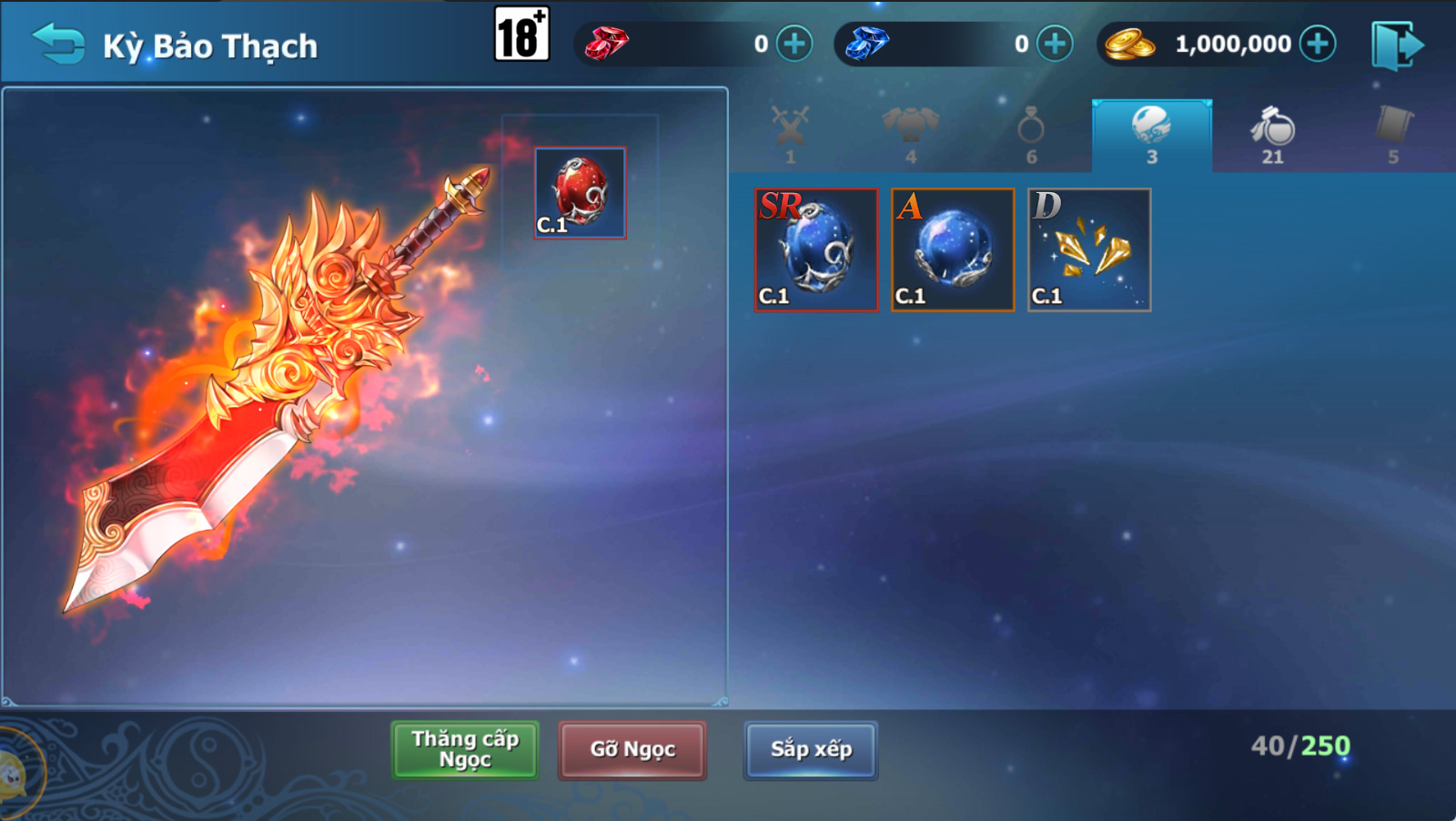Add more blue gems
Image resolution: width=1456 pixels, height=821 pixels.
pos(1055,44)
